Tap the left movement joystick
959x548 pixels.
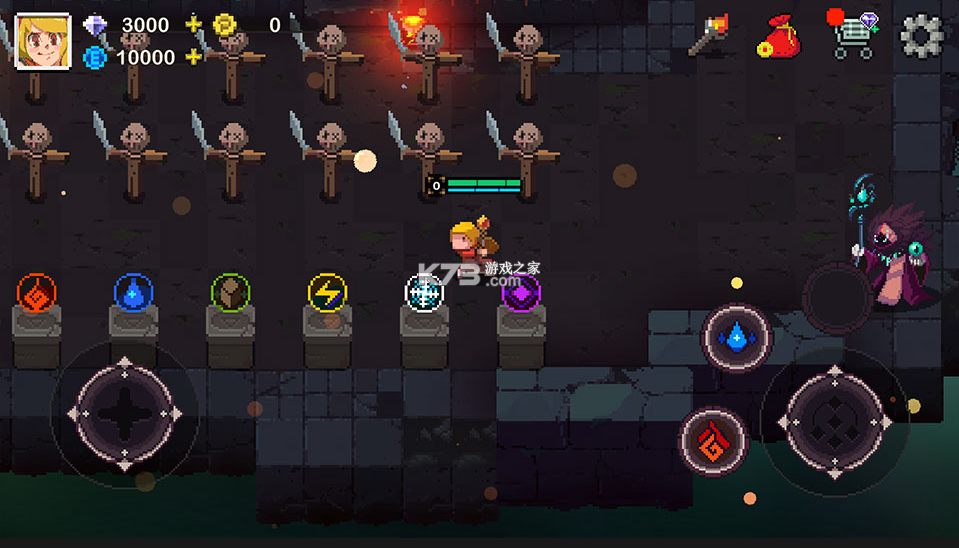tap(124, 412)
